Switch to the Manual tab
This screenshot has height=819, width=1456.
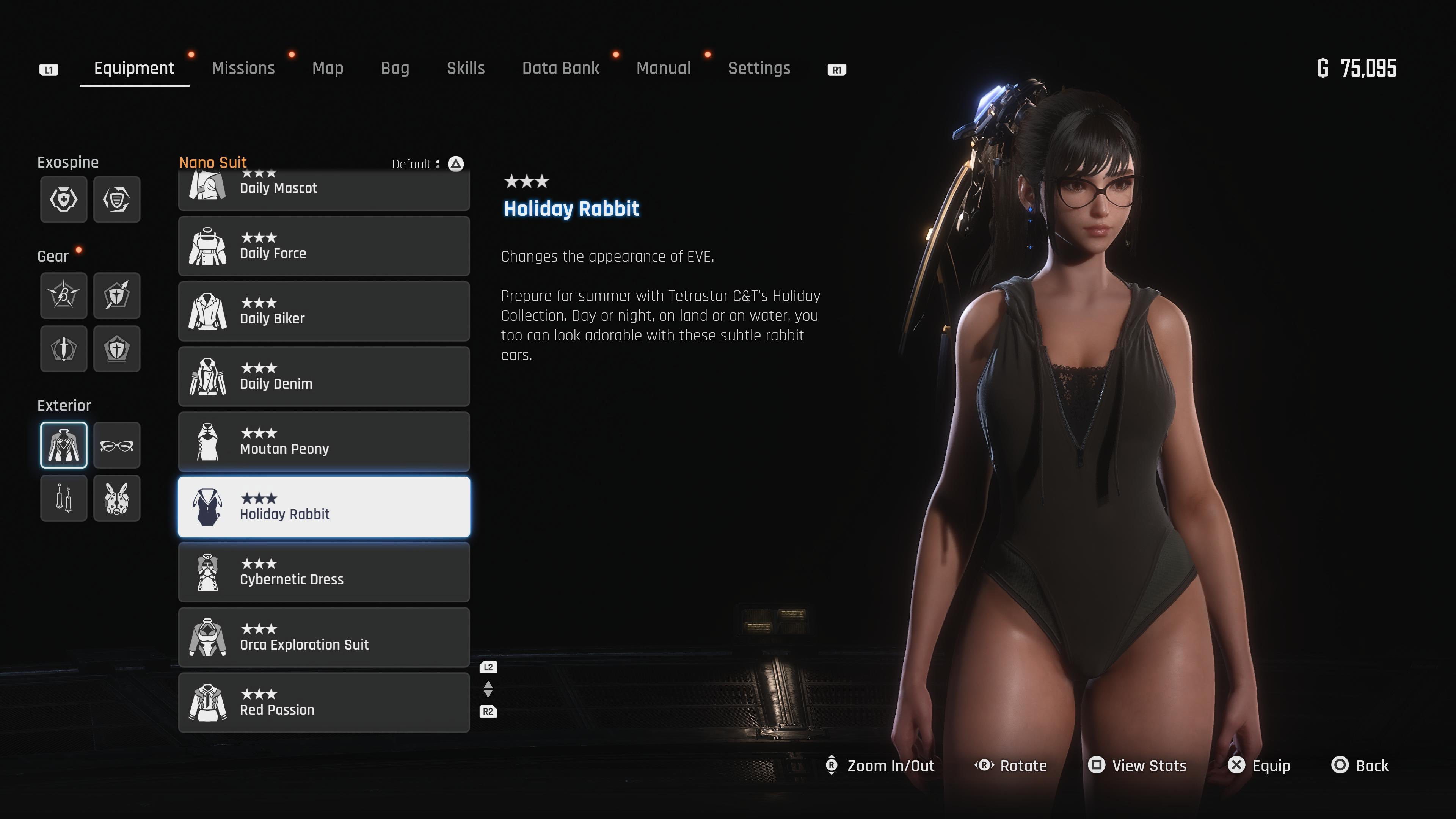click(664, 68)
